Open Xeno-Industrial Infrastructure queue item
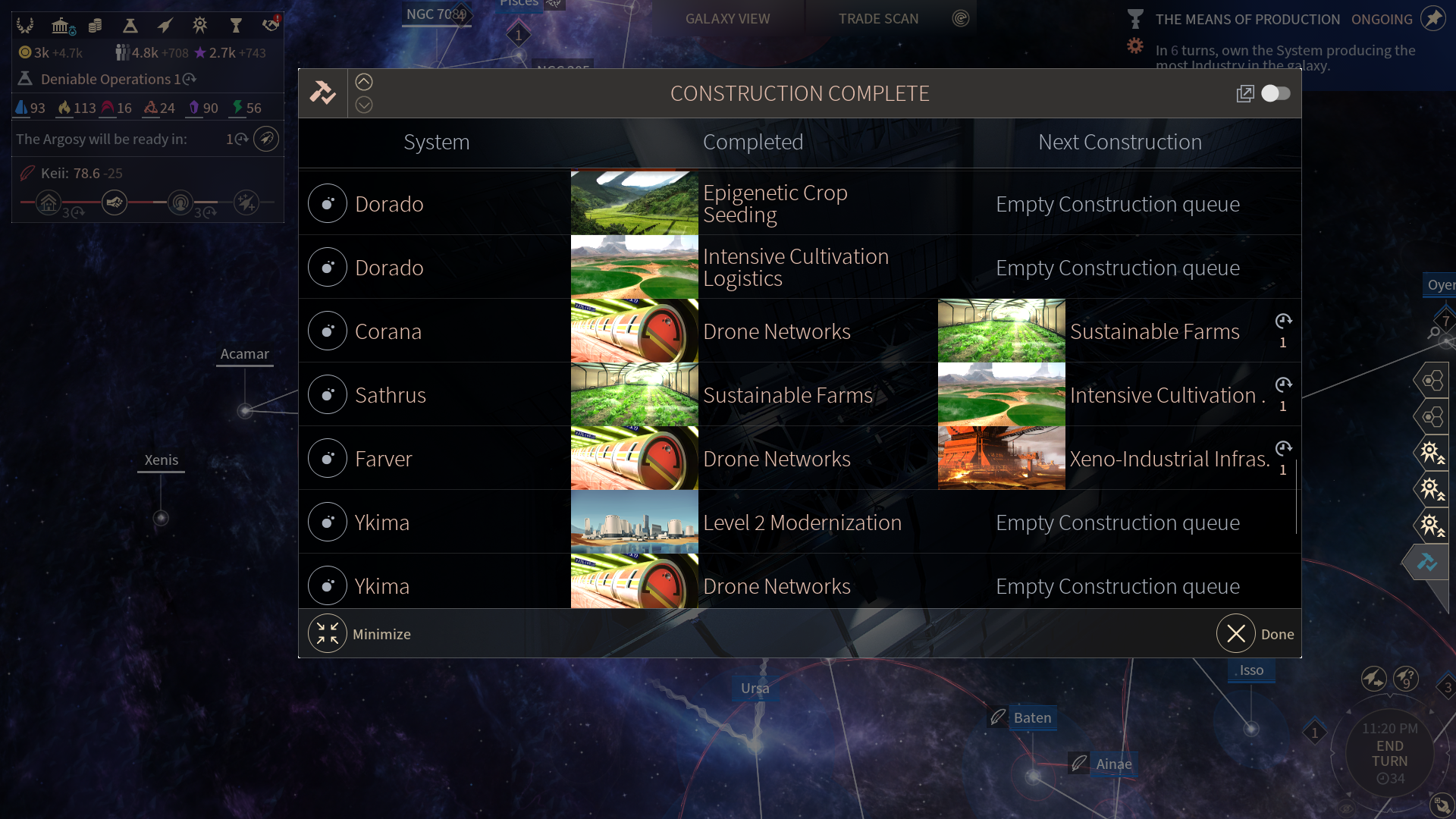This screenshot has height=819, width=1456. click(1169, 459)
